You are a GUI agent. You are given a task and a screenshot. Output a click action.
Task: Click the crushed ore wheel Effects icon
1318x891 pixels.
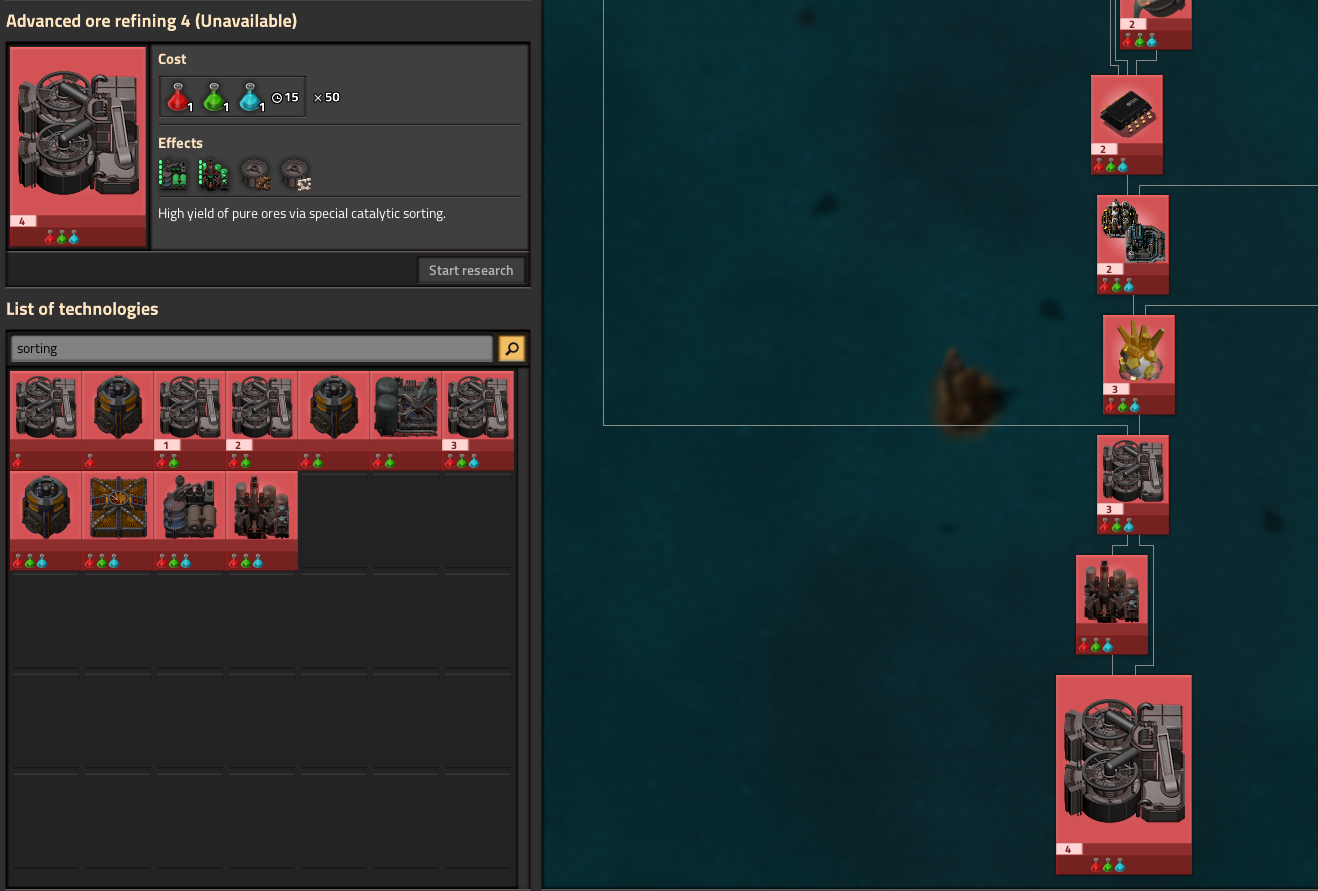(255, 173)
